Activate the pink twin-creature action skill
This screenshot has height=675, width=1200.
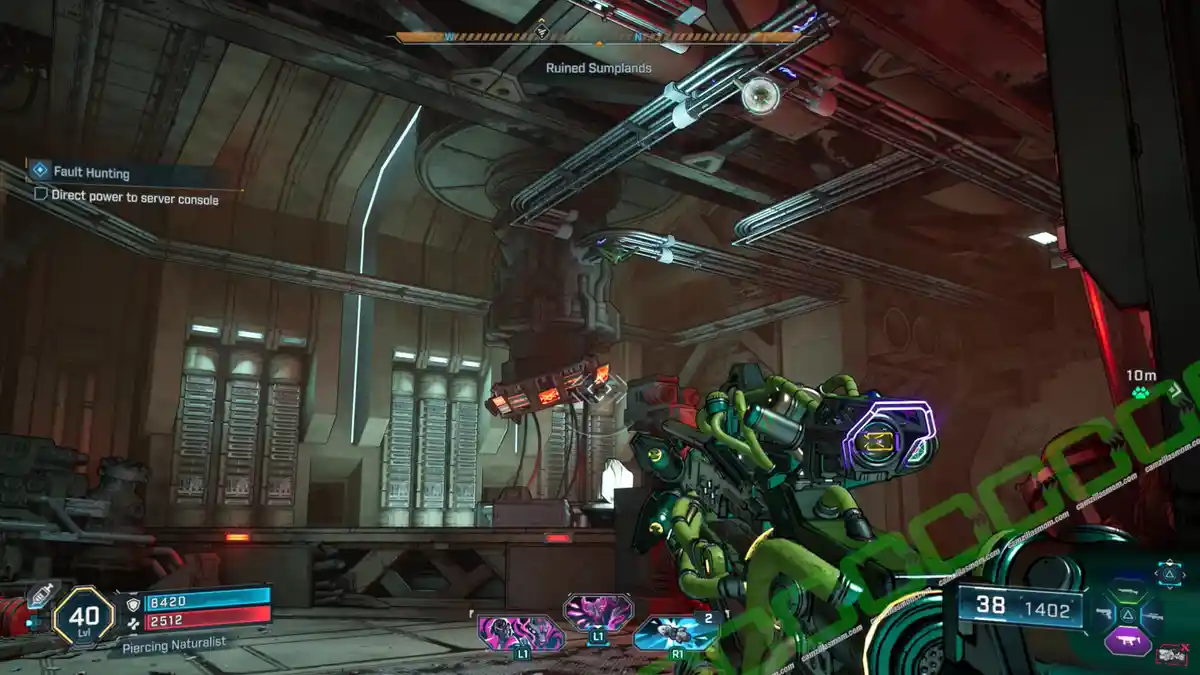pos(519,634)
